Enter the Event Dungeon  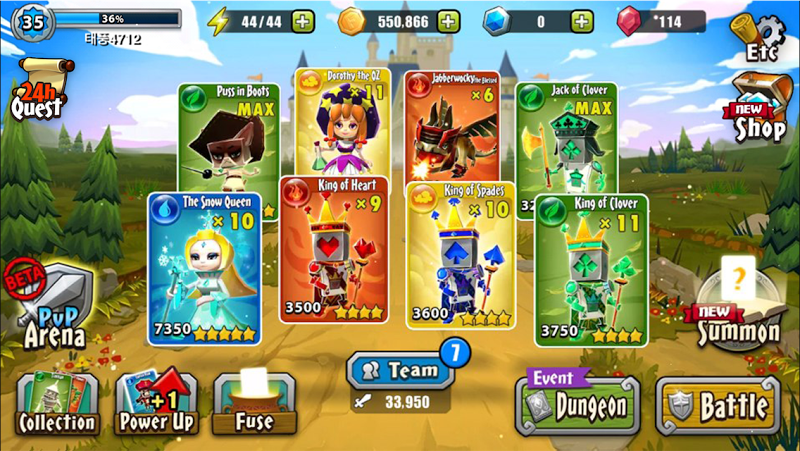coord(577,405)
